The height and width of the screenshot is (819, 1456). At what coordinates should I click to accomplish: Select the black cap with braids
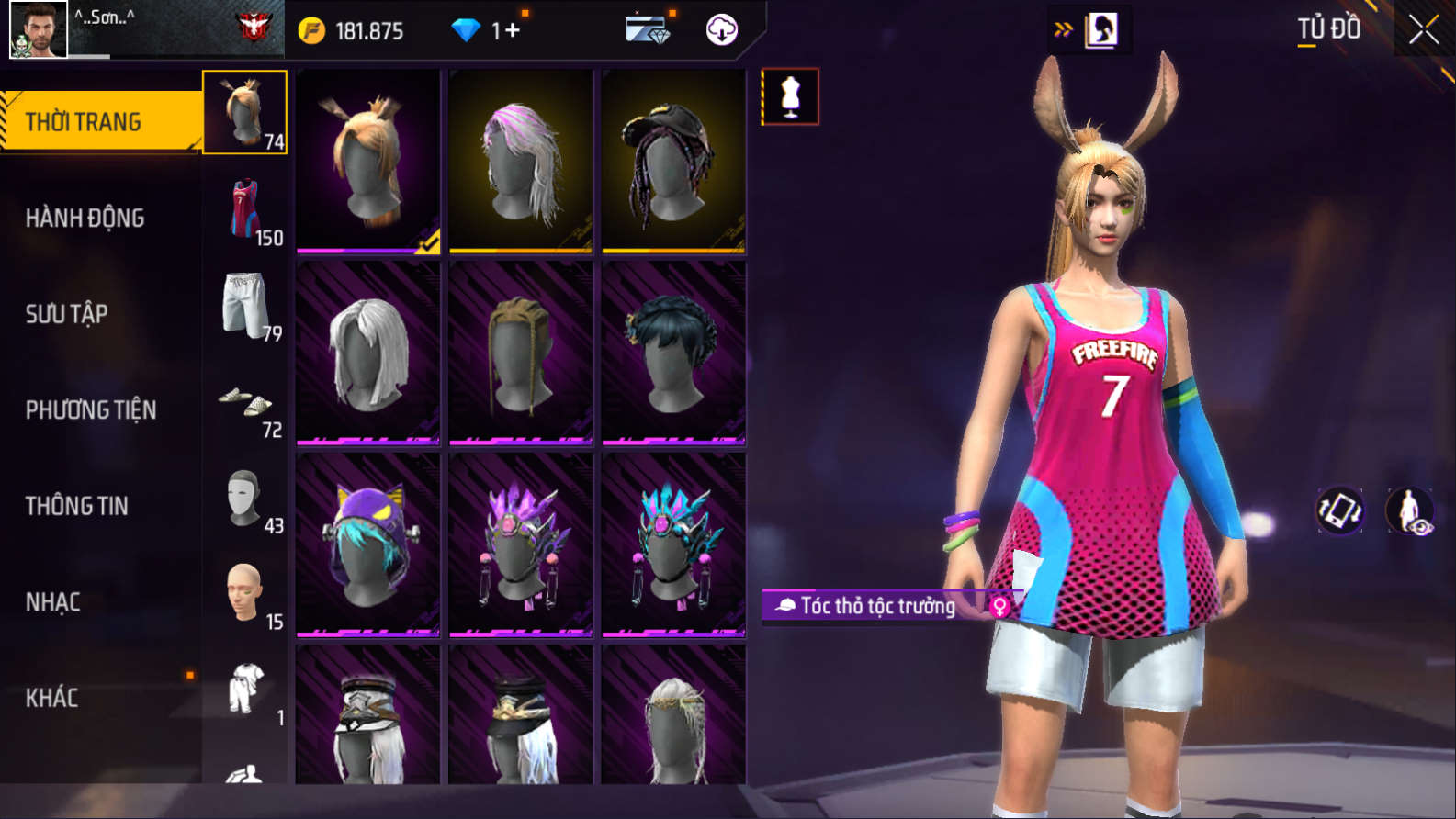click(x=673, y=162)
